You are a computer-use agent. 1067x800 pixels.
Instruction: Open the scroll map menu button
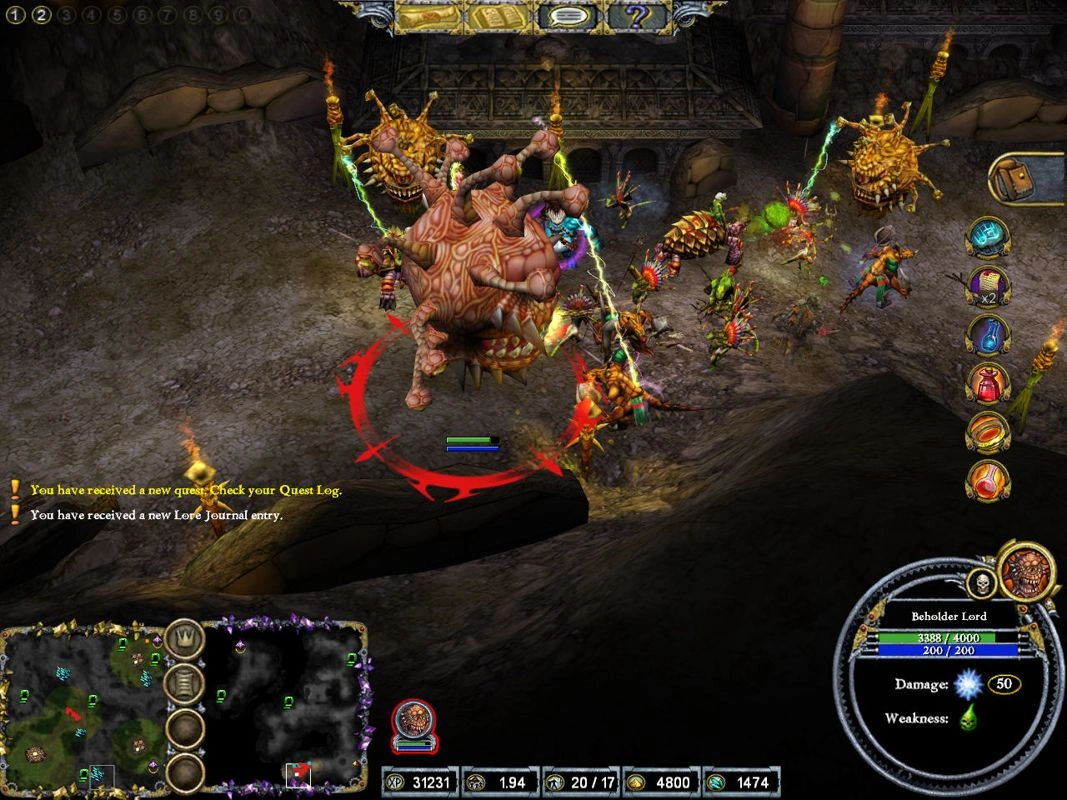pos(429,17)
